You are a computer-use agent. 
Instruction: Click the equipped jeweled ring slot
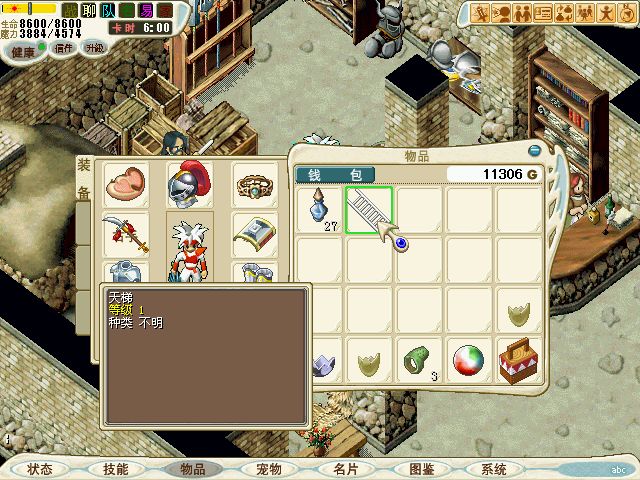click(254, 184)
